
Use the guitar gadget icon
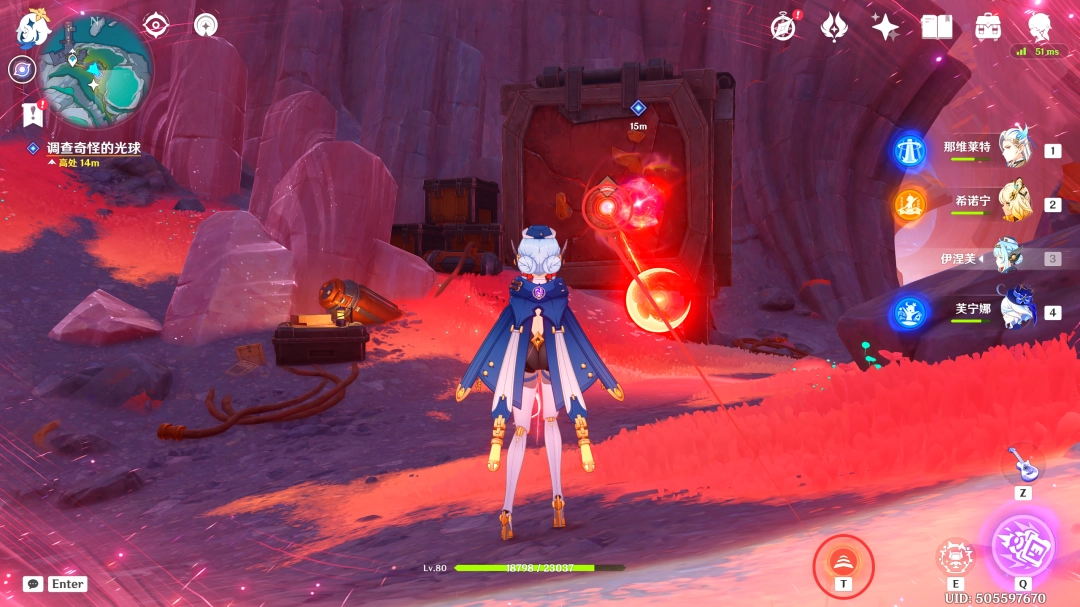coord(1022,465)
